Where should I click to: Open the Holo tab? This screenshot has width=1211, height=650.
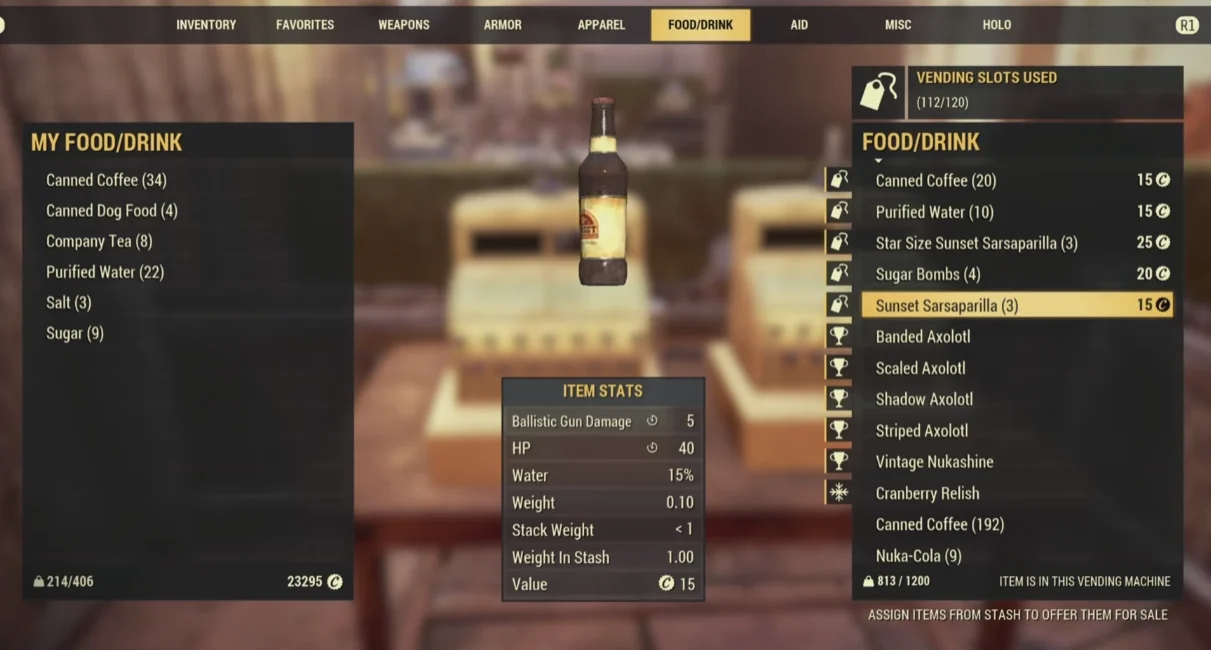tap(996, 25)
